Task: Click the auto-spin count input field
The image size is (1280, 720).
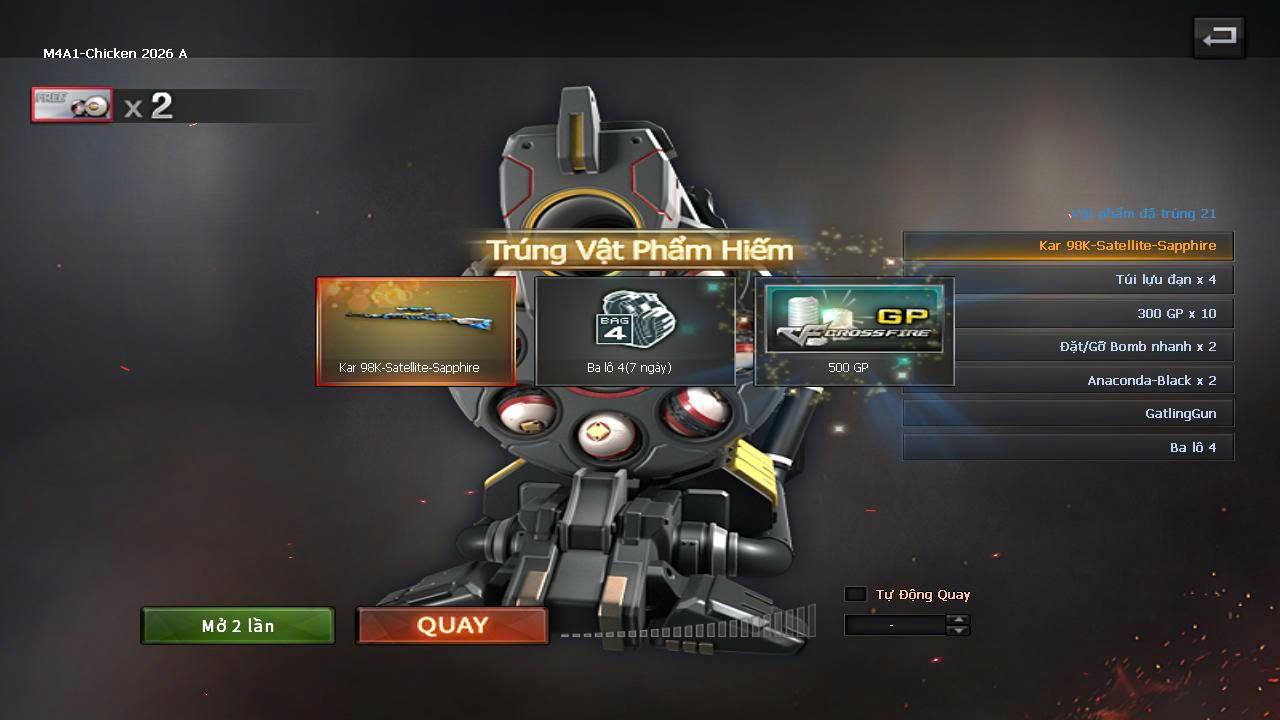Action: pyautogui.click(x=894, y=625)
